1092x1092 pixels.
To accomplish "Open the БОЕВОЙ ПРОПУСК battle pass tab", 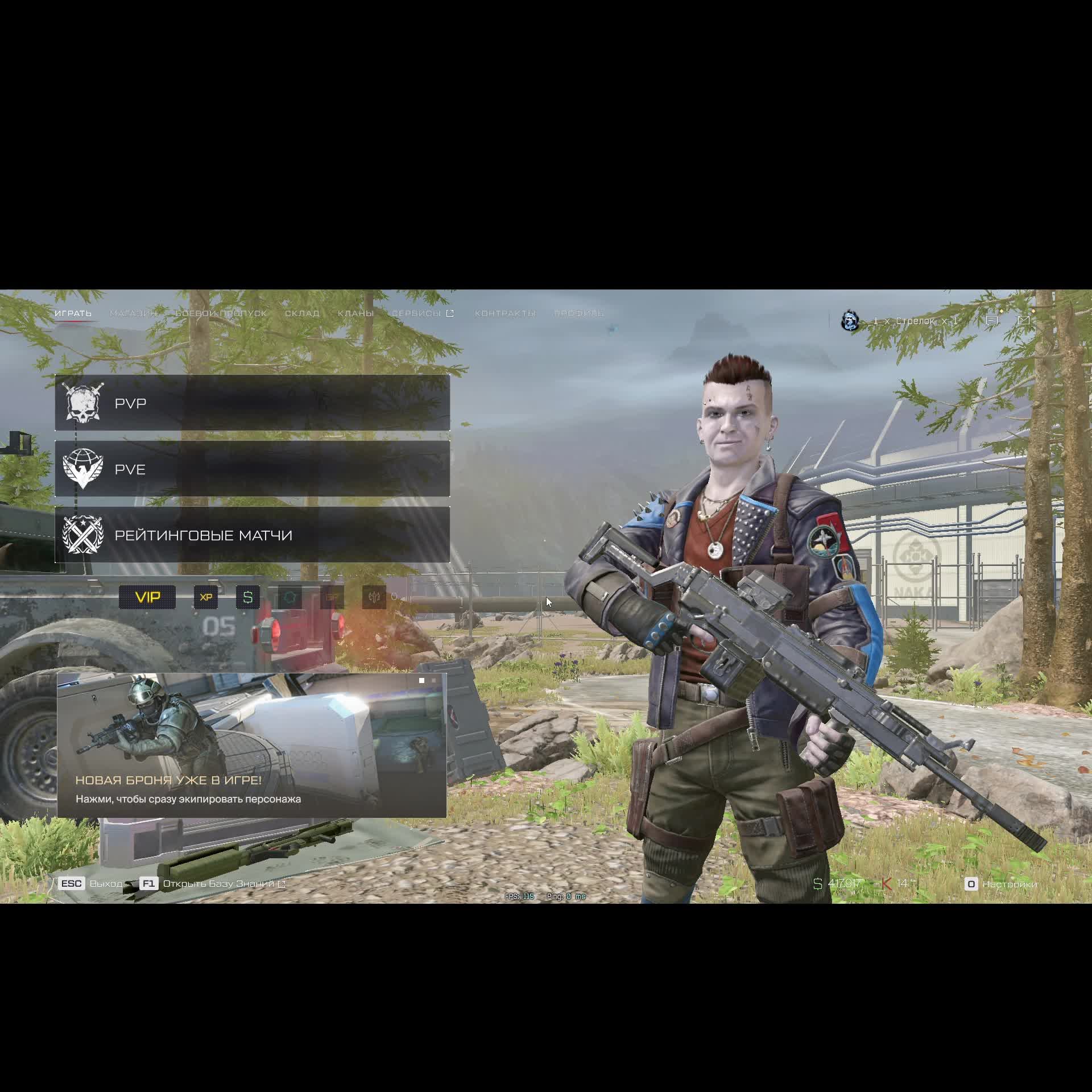I will (x=221, y=313).
